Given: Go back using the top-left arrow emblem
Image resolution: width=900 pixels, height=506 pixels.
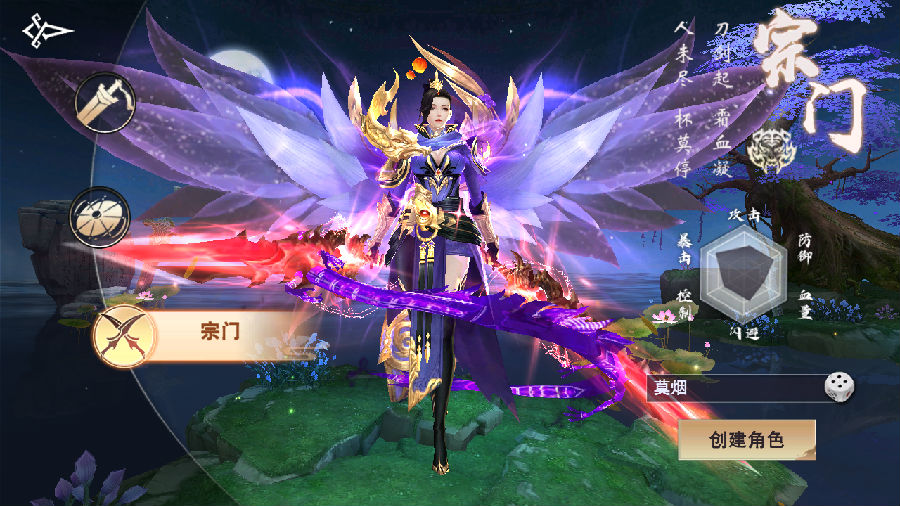Looking at the screenshot, I should (x=46, y=32).
